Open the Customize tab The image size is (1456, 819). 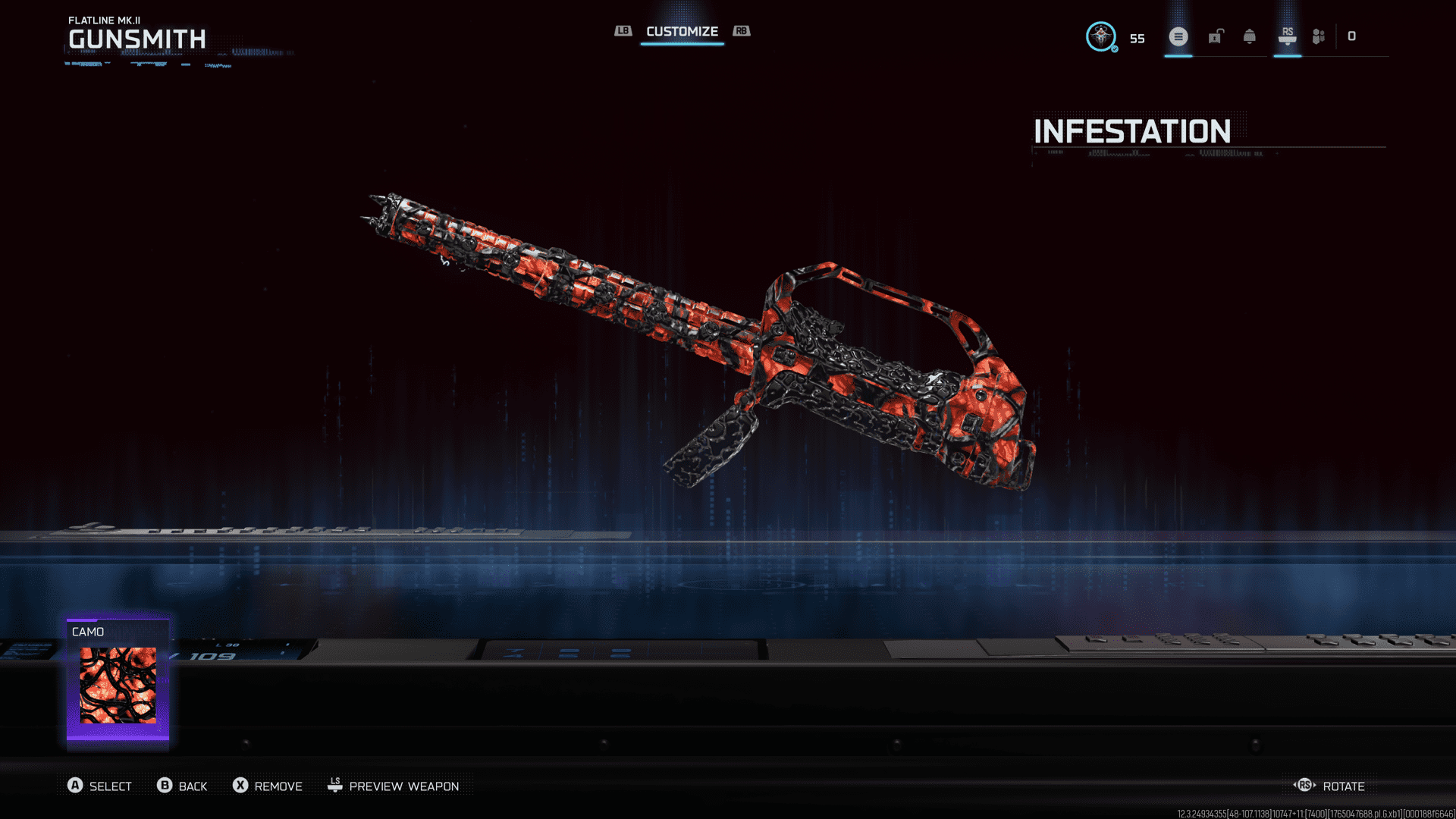point(682,32)
